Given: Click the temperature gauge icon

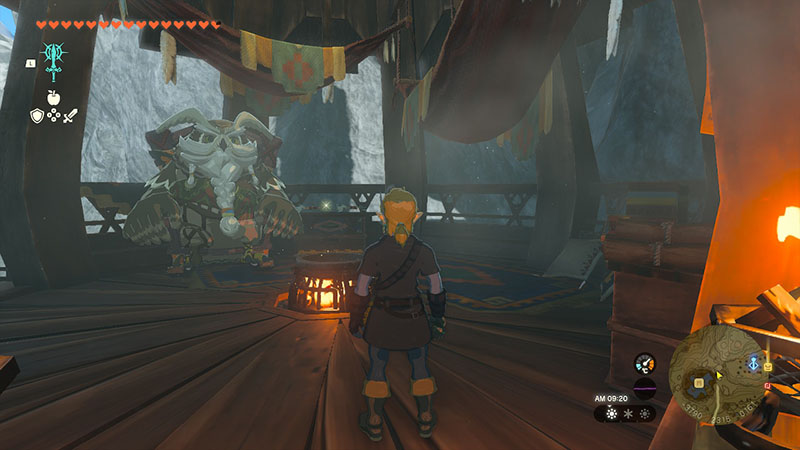Looking at the screenshot, I should pos(644,364).
